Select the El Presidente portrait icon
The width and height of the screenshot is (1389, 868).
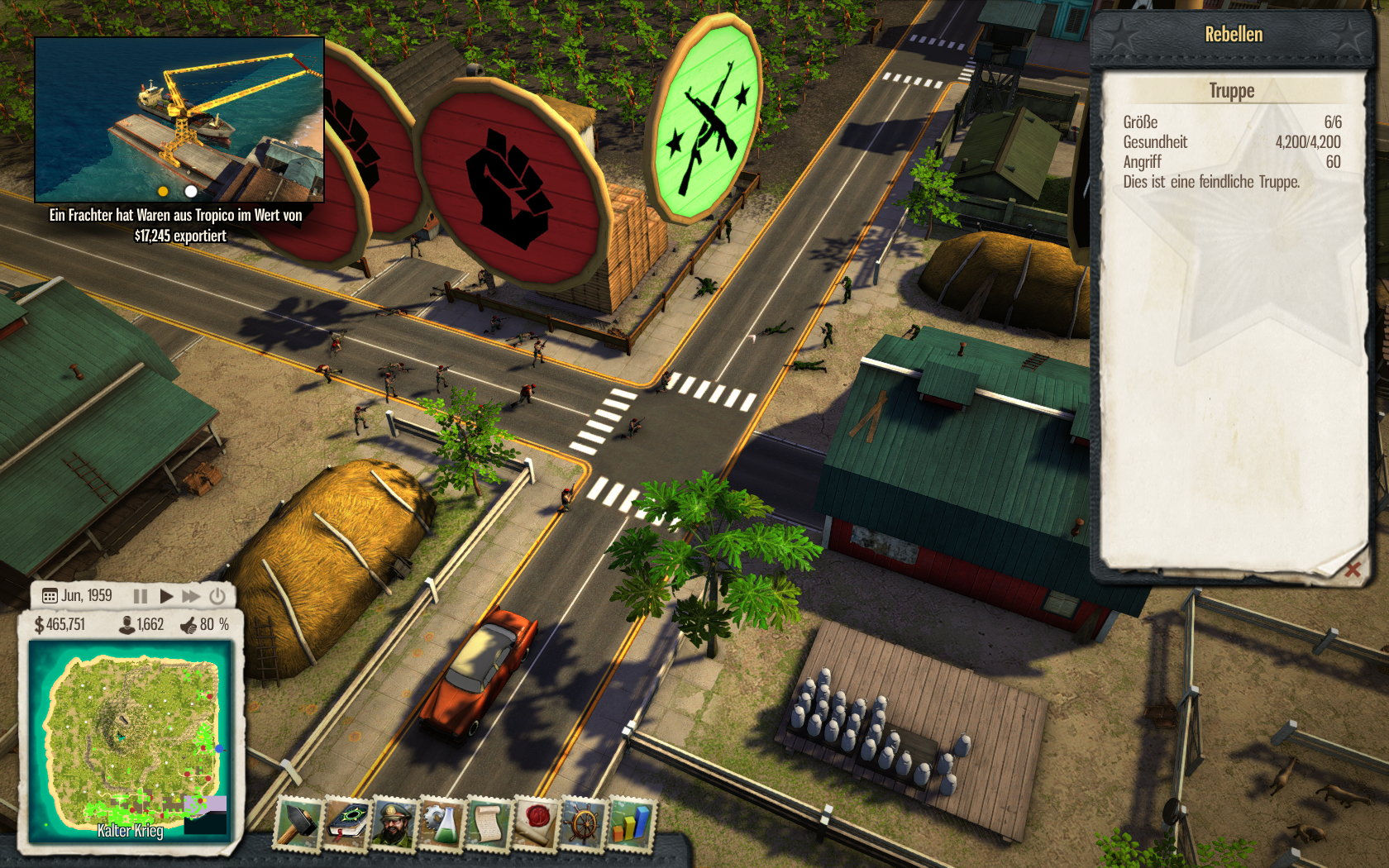(x=394, y=823)
